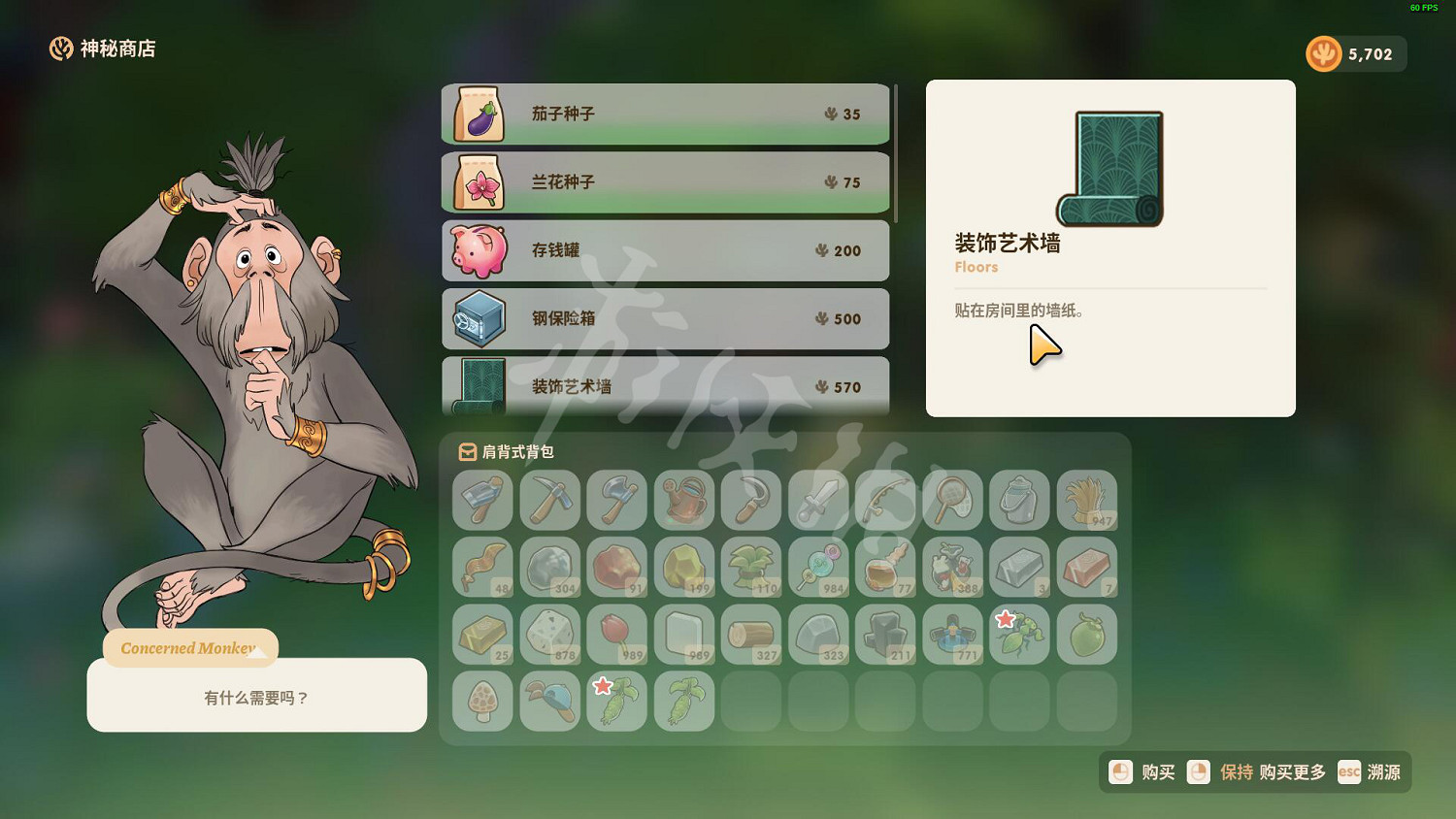Click the shop icon beside 神秘商店 title
1456x819 pixels.
click(x=59, y=49)
